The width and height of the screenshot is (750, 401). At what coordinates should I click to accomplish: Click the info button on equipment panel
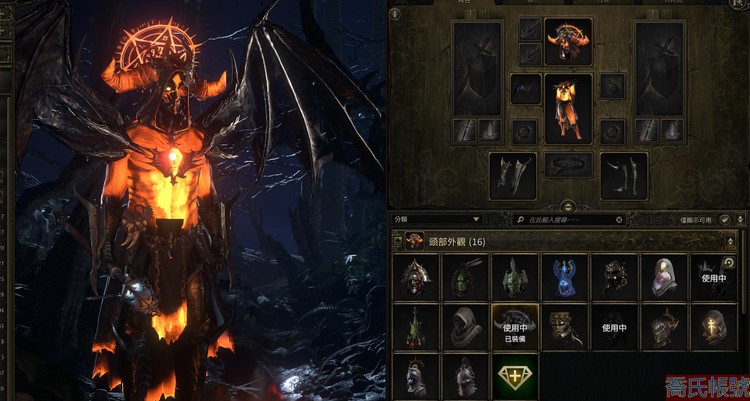[394, 14]
